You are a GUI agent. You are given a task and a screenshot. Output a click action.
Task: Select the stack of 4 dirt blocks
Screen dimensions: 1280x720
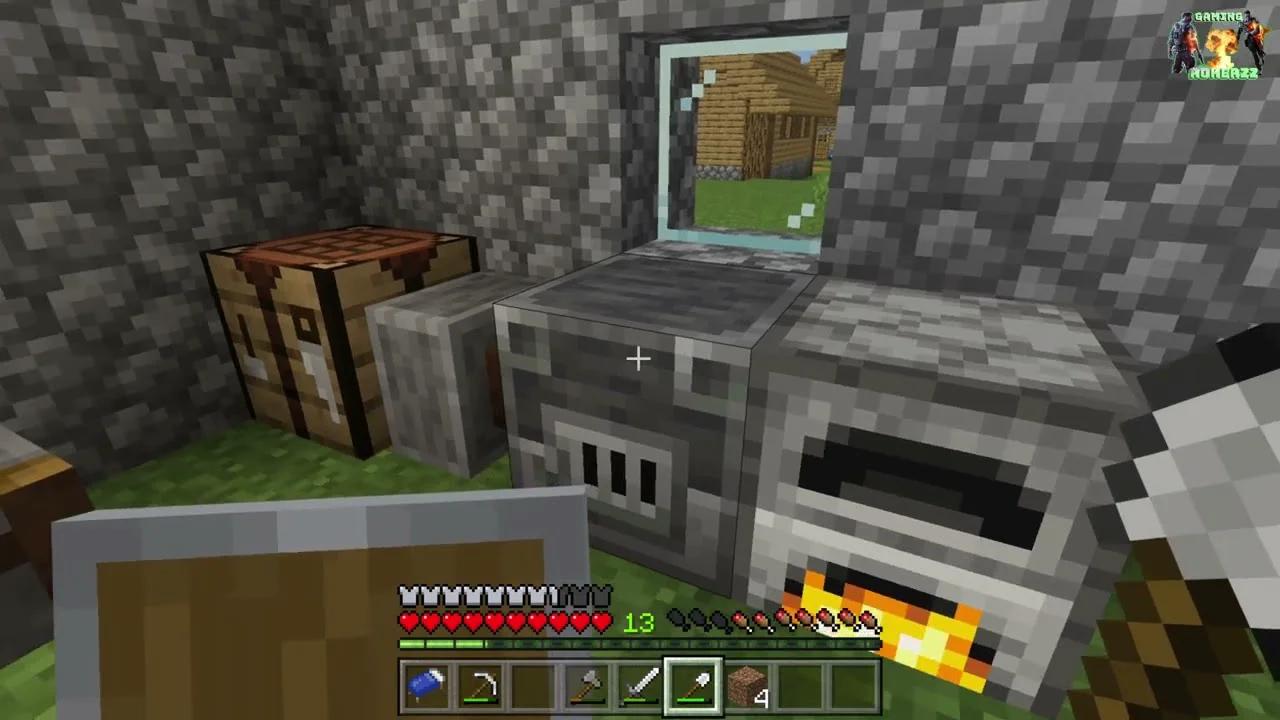coord(749,686)
